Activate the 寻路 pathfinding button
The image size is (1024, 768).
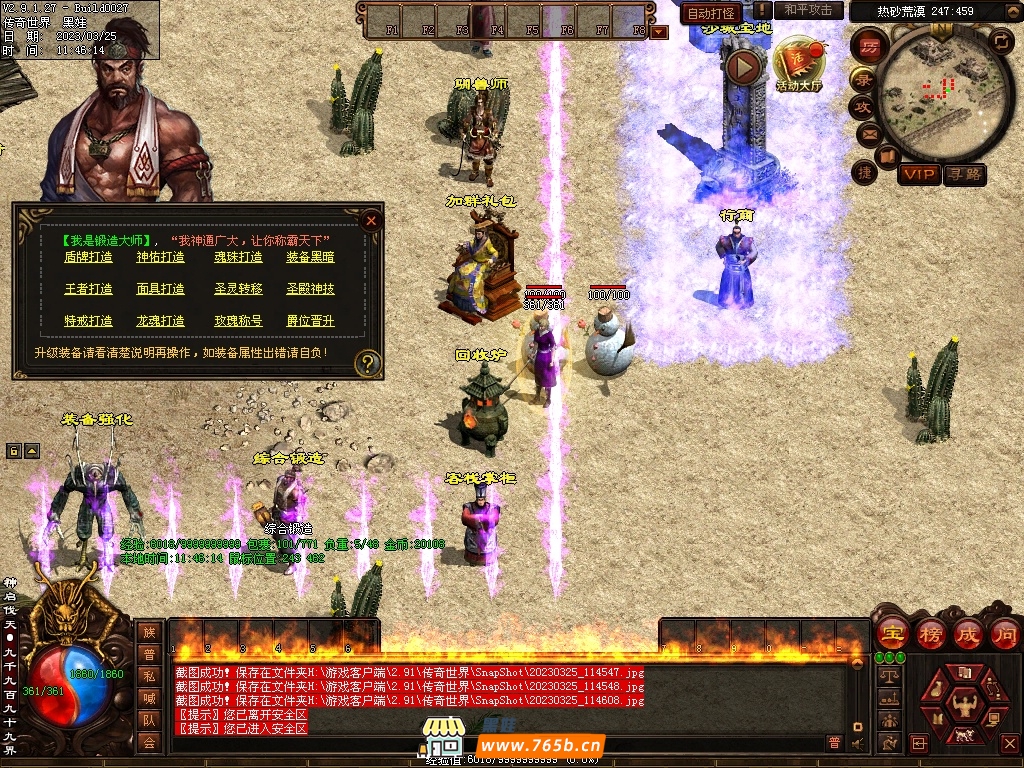tap(965, 175)
